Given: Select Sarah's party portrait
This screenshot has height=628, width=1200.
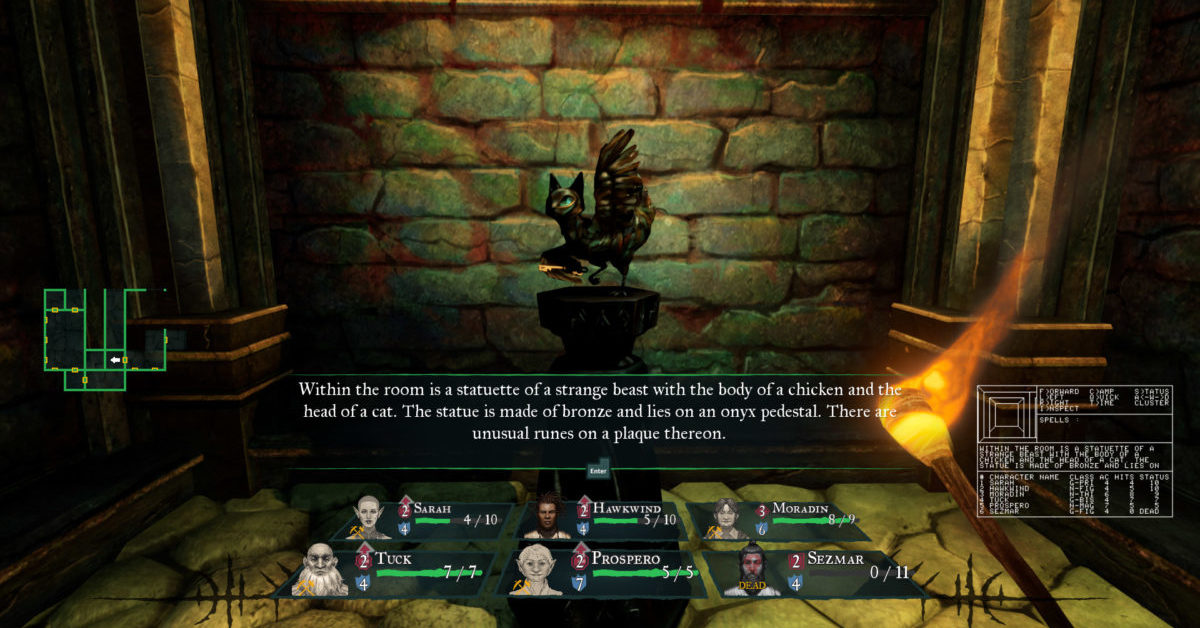Looking at the screenshot, I should tap(370, 518).
